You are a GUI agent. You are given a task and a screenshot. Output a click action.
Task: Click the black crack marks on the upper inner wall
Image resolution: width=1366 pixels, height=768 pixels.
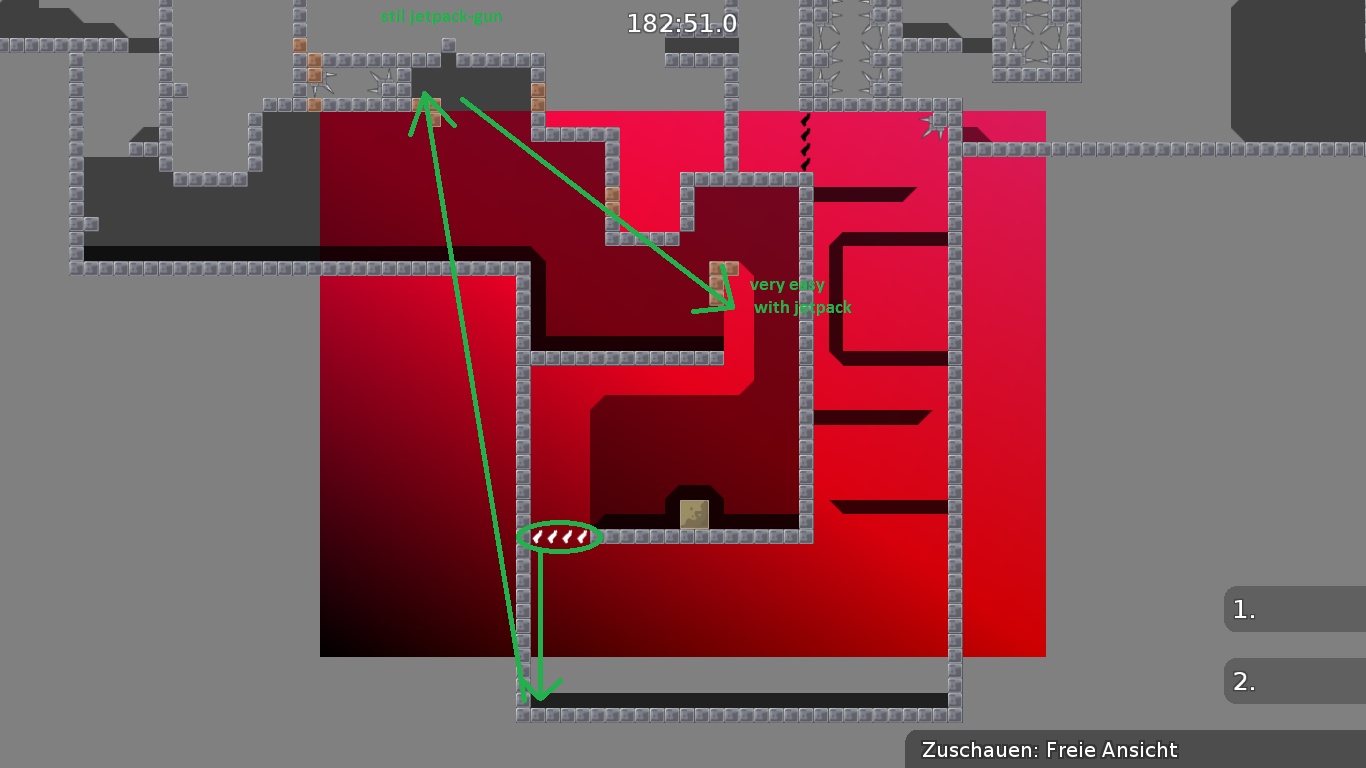[x=804, y=140]
